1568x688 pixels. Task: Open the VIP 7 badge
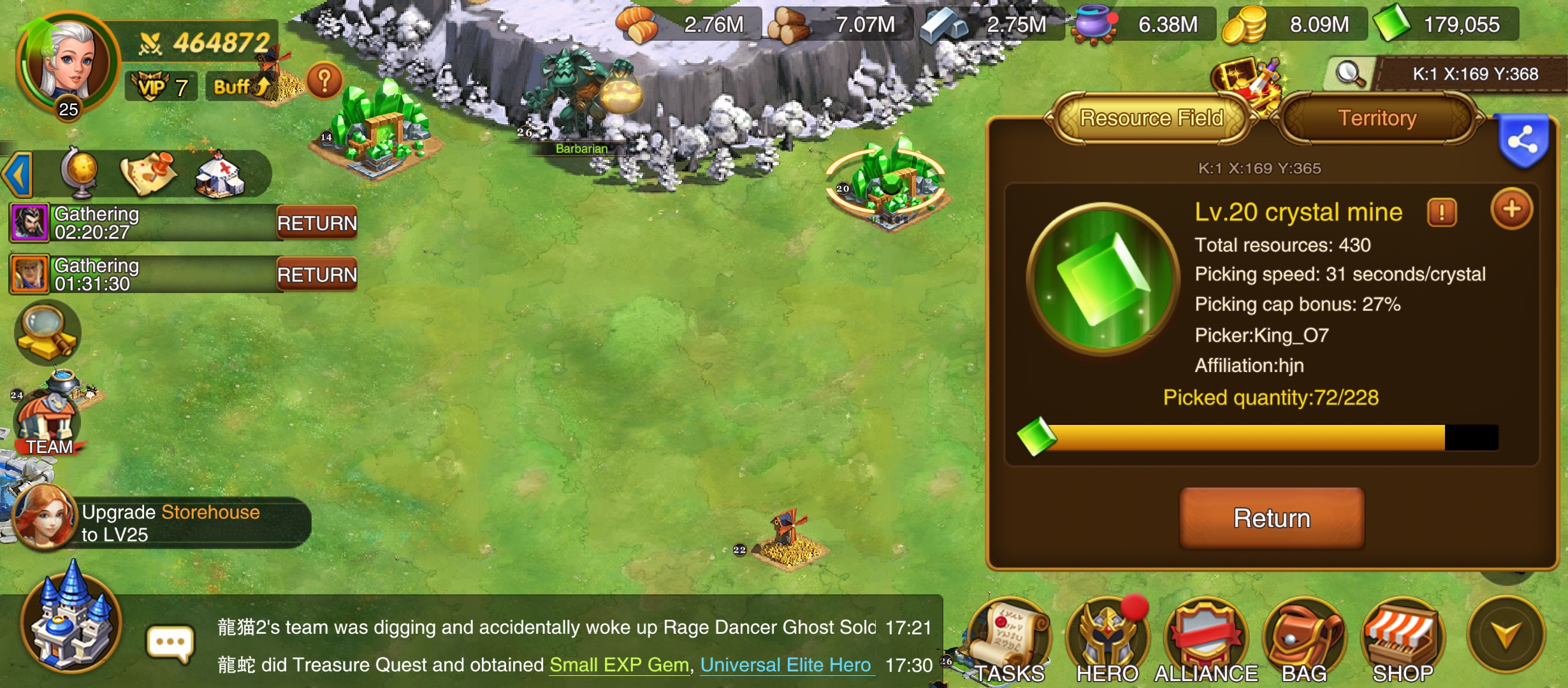(161, 87)
